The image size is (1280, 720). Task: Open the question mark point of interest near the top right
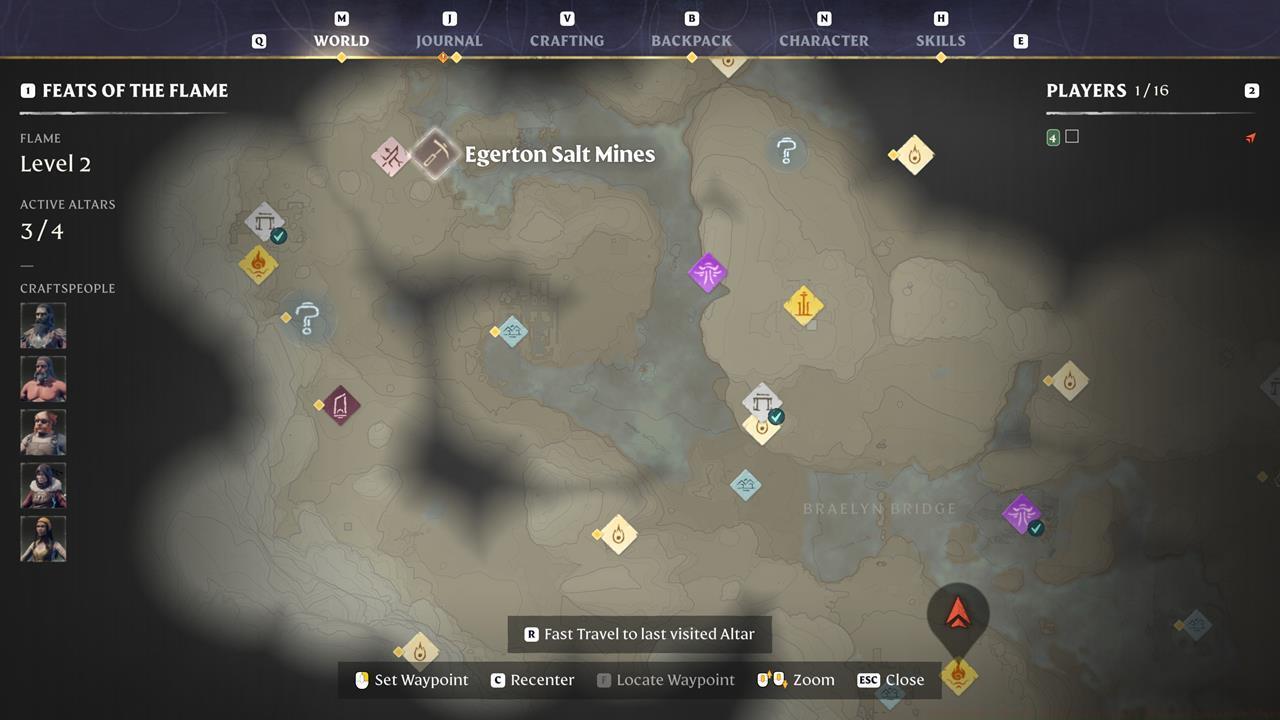tap(786, 152)
